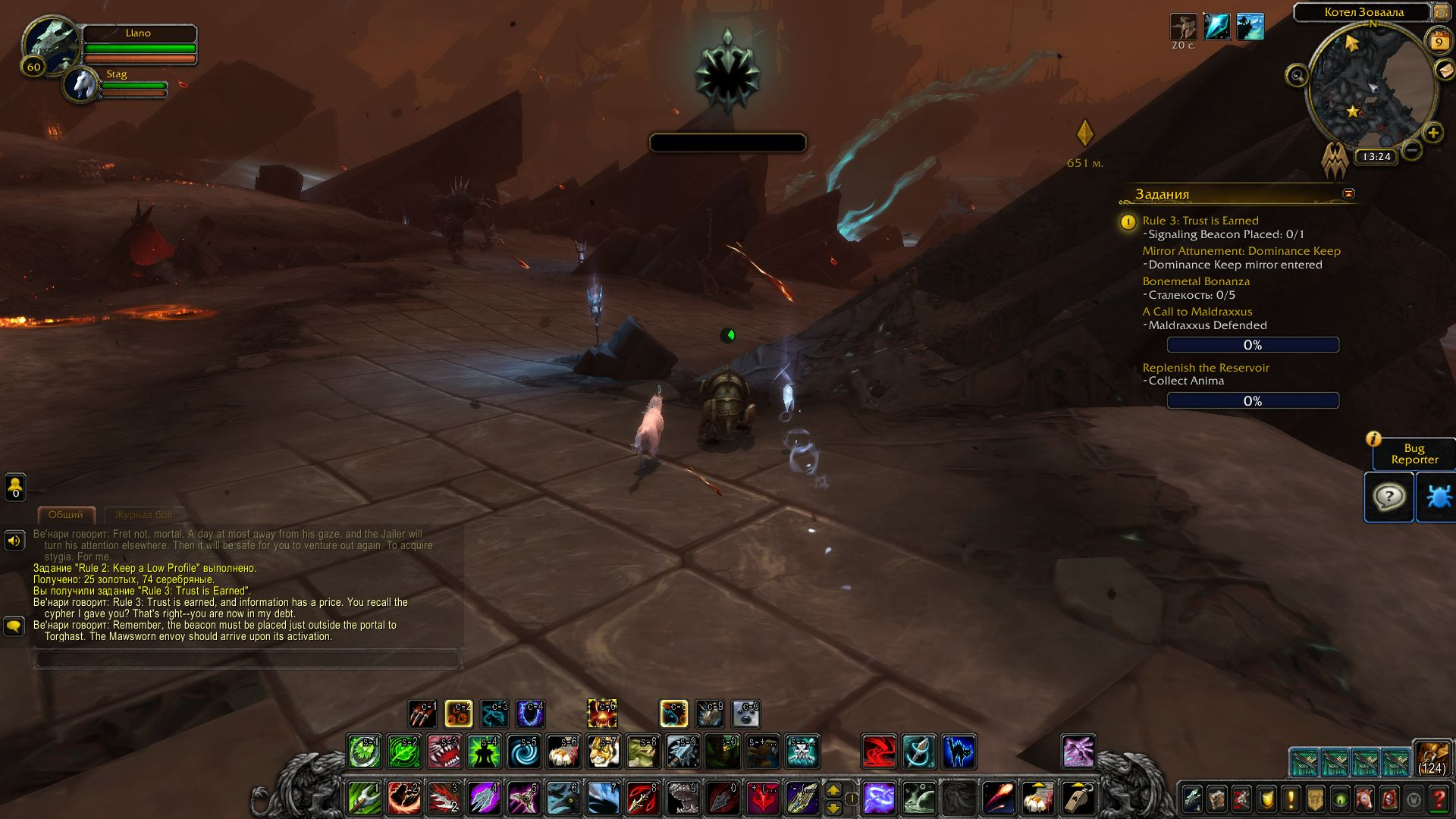Click the Bug Reporter button
The width and height of the screenshot is (1456, 819).
(1414, 453)
